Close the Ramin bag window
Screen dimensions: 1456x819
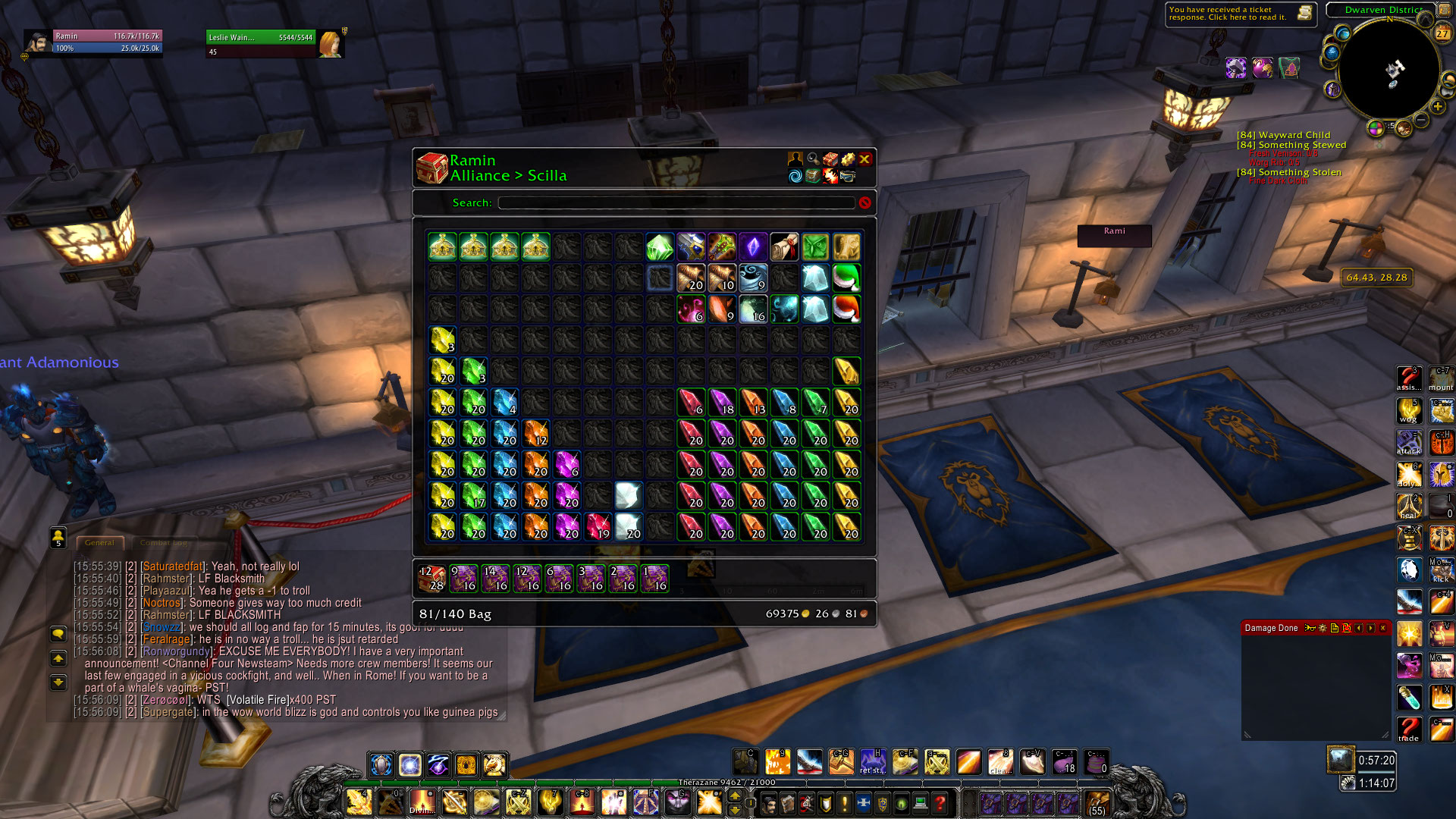tap(864, 159)
